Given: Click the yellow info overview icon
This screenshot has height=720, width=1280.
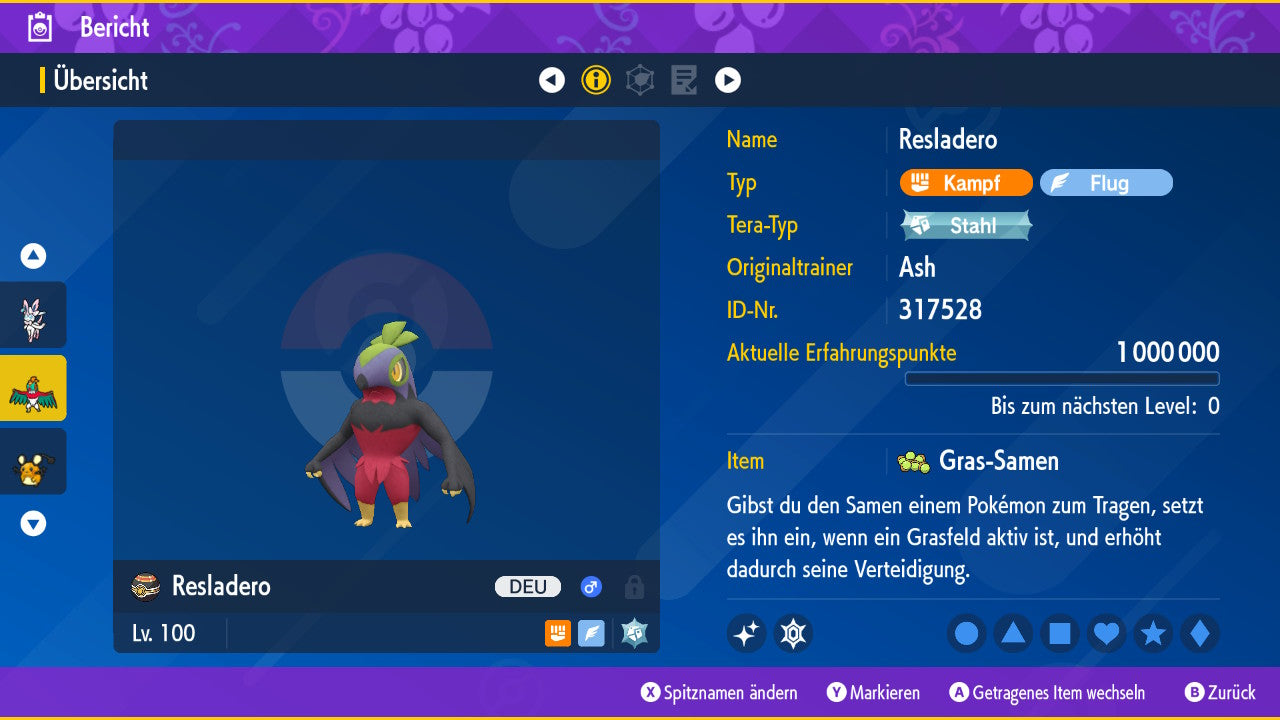Looking at the screenshot, I should pyautogui.click(x=596, y=80).
